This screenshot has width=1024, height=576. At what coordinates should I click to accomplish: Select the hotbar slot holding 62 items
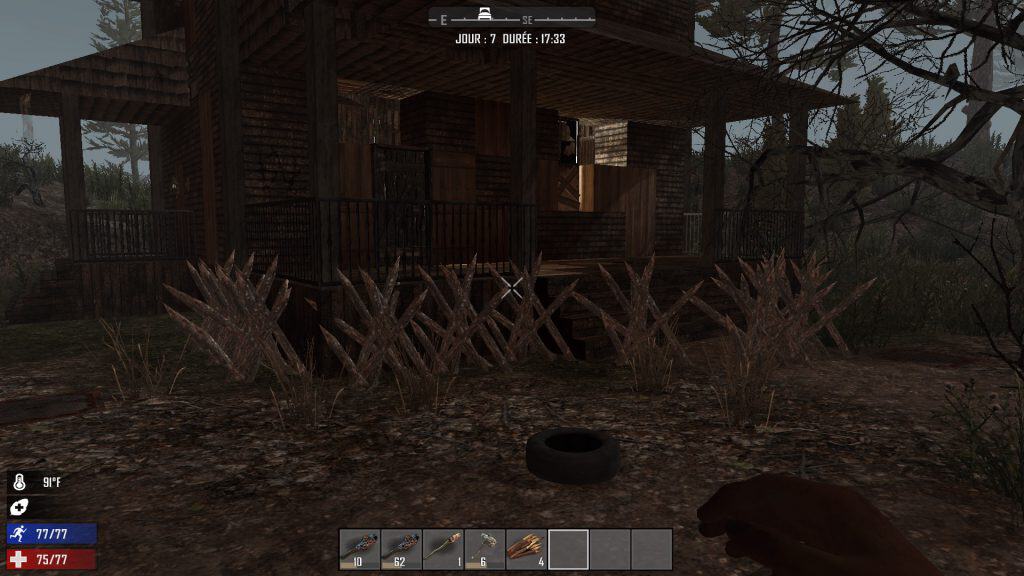click(401, 549)
